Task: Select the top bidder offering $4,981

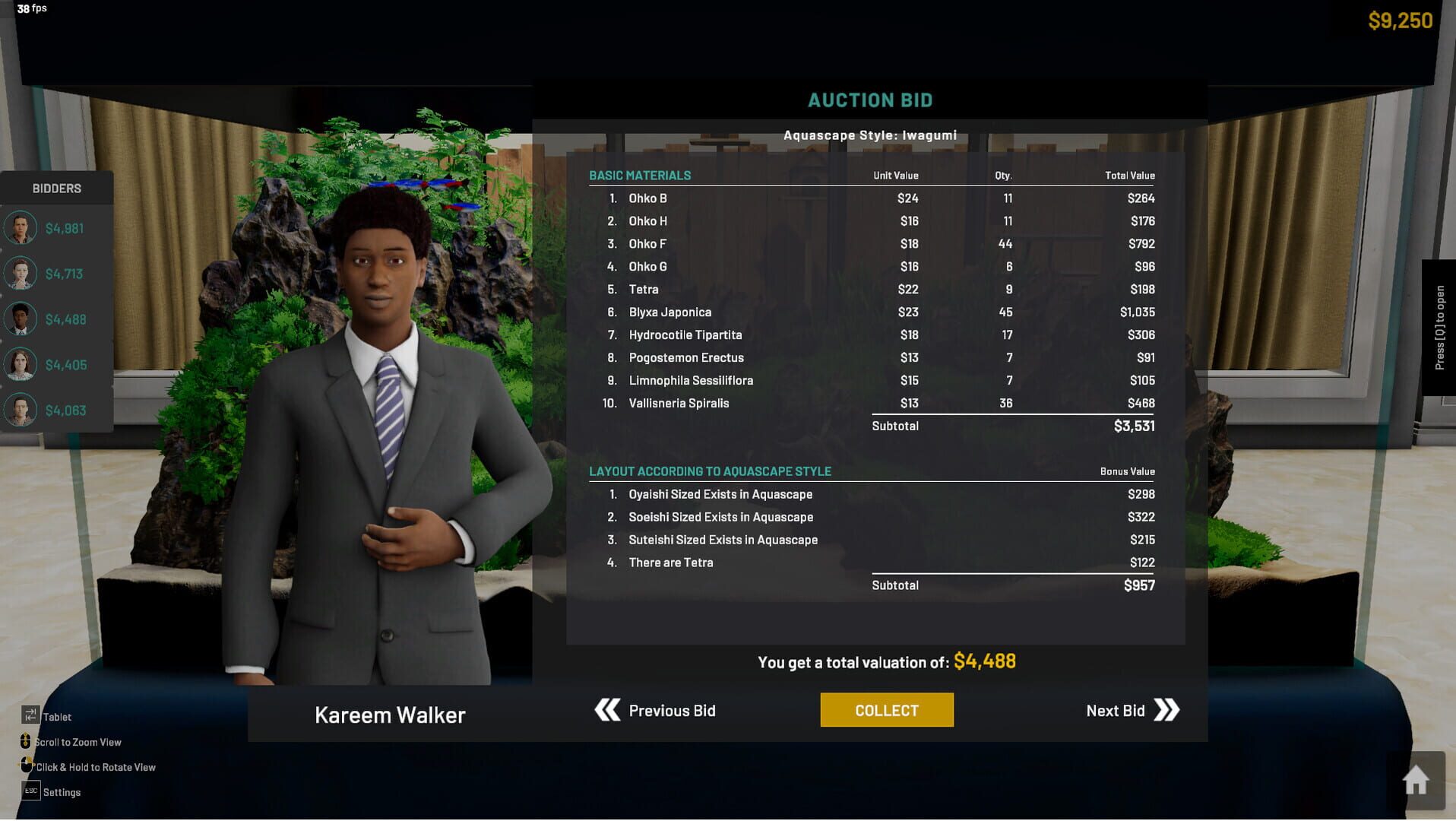Action: [x=21, y=227]
